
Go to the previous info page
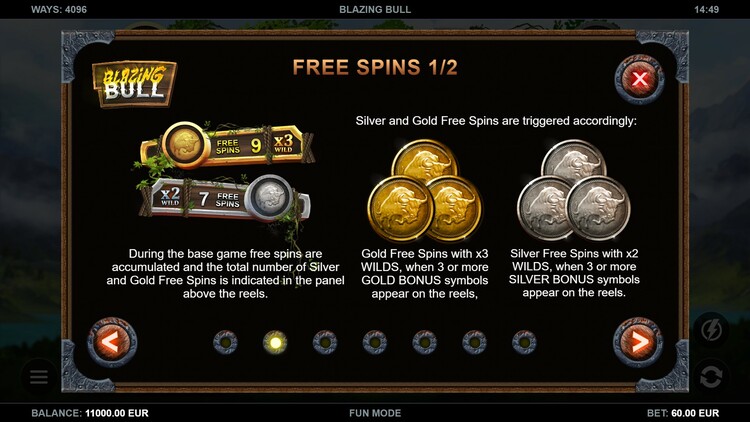(x=112, y=343)
